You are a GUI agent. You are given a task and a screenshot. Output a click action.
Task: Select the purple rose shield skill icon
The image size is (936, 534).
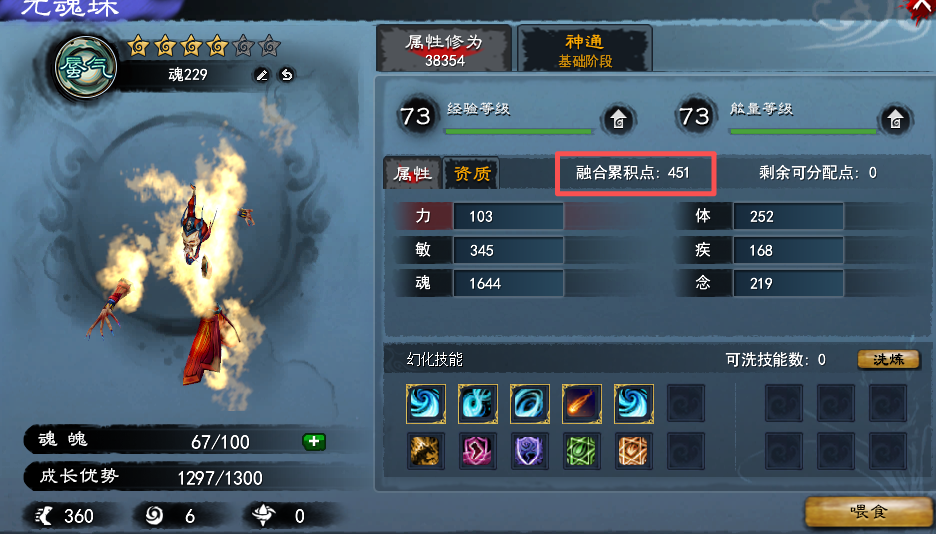coord(529,452)
